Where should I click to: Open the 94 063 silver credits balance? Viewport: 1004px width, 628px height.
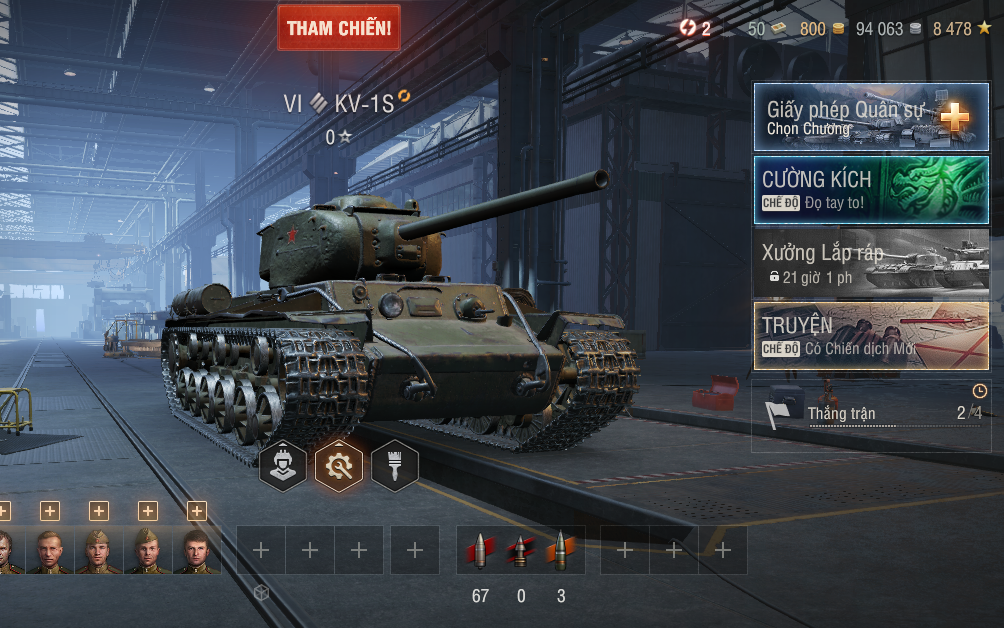click(888, 29)
